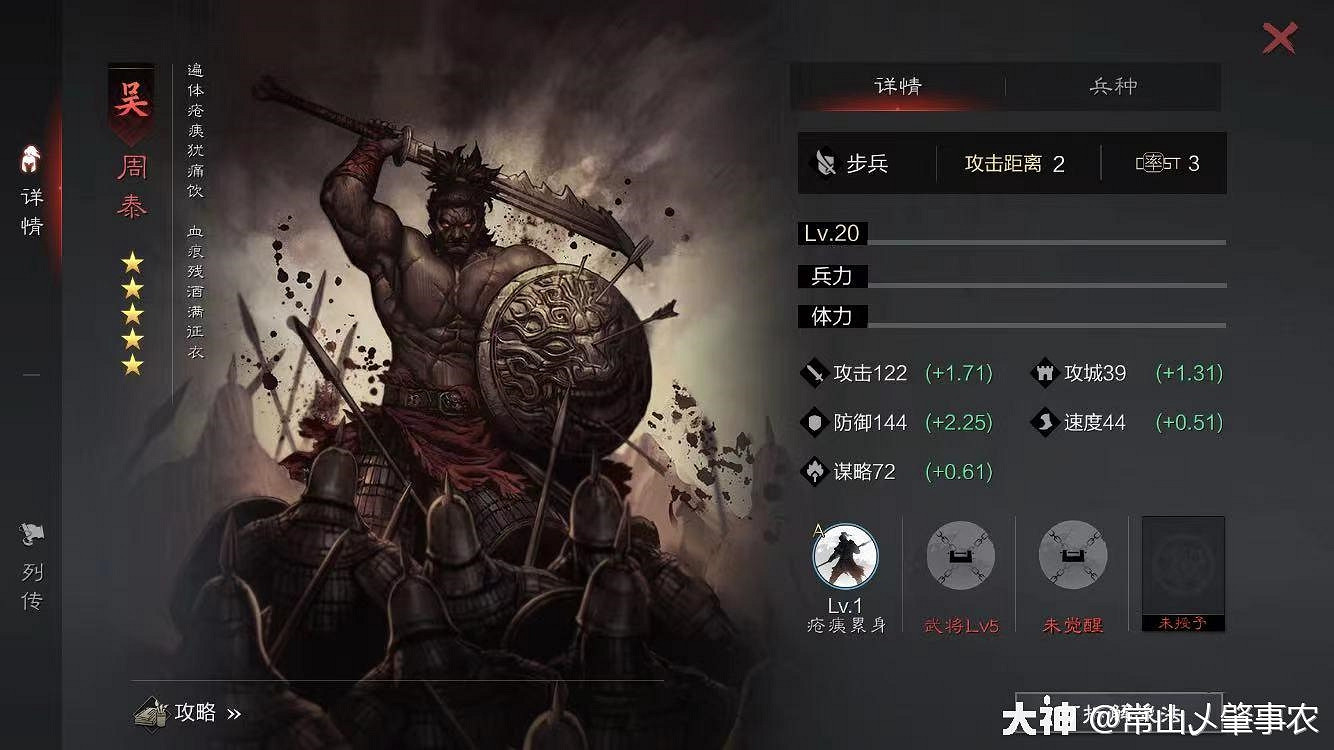Select the 详情 tab
The height and width of the screenshot is (750, 1334).
tap(898, 87)
